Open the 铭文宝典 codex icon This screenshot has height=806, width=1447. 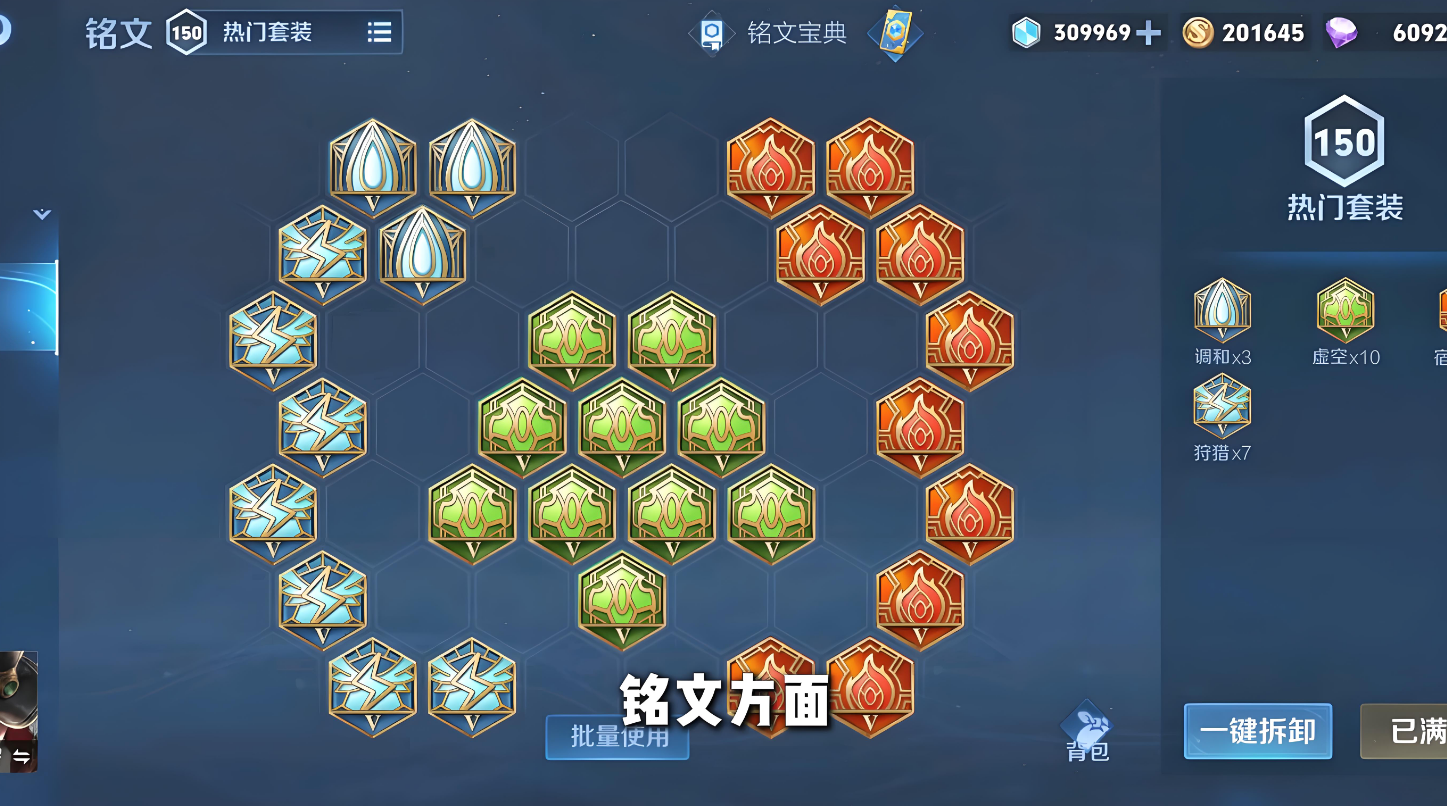(x=712, y=32)
